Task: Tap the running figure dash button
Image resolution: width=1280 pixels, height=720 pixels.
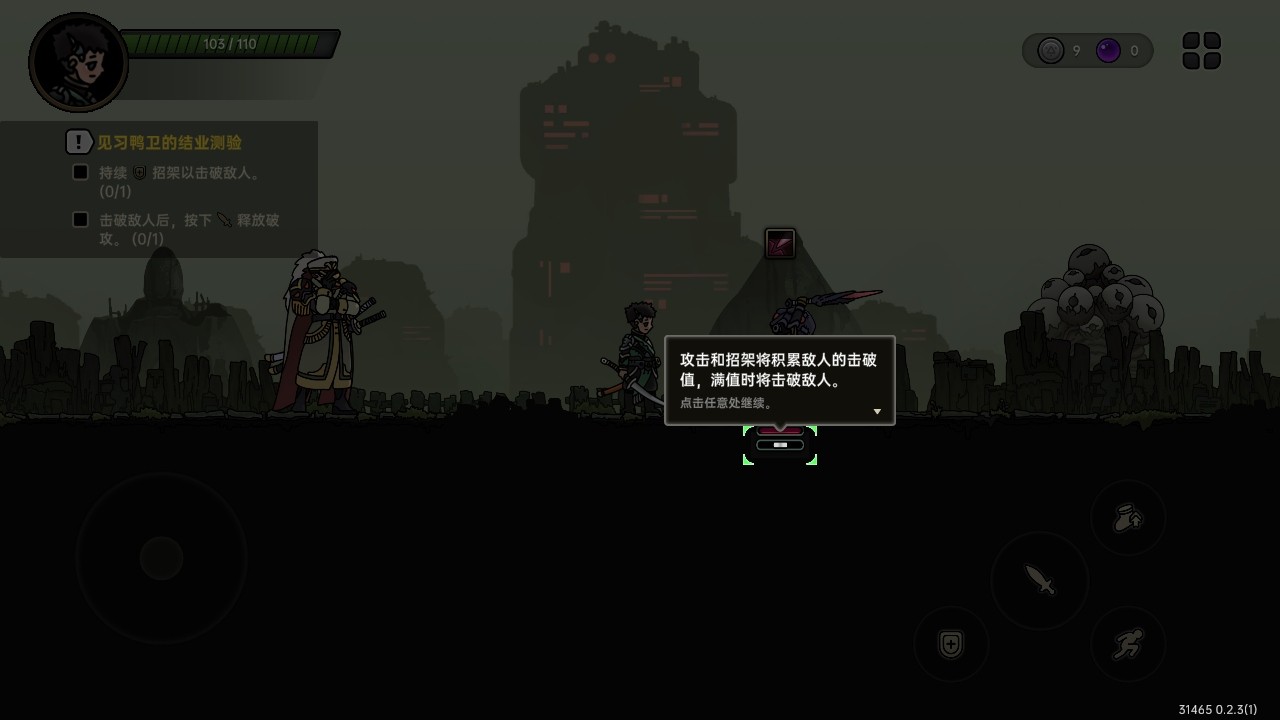Action: tap(1128, 645)
